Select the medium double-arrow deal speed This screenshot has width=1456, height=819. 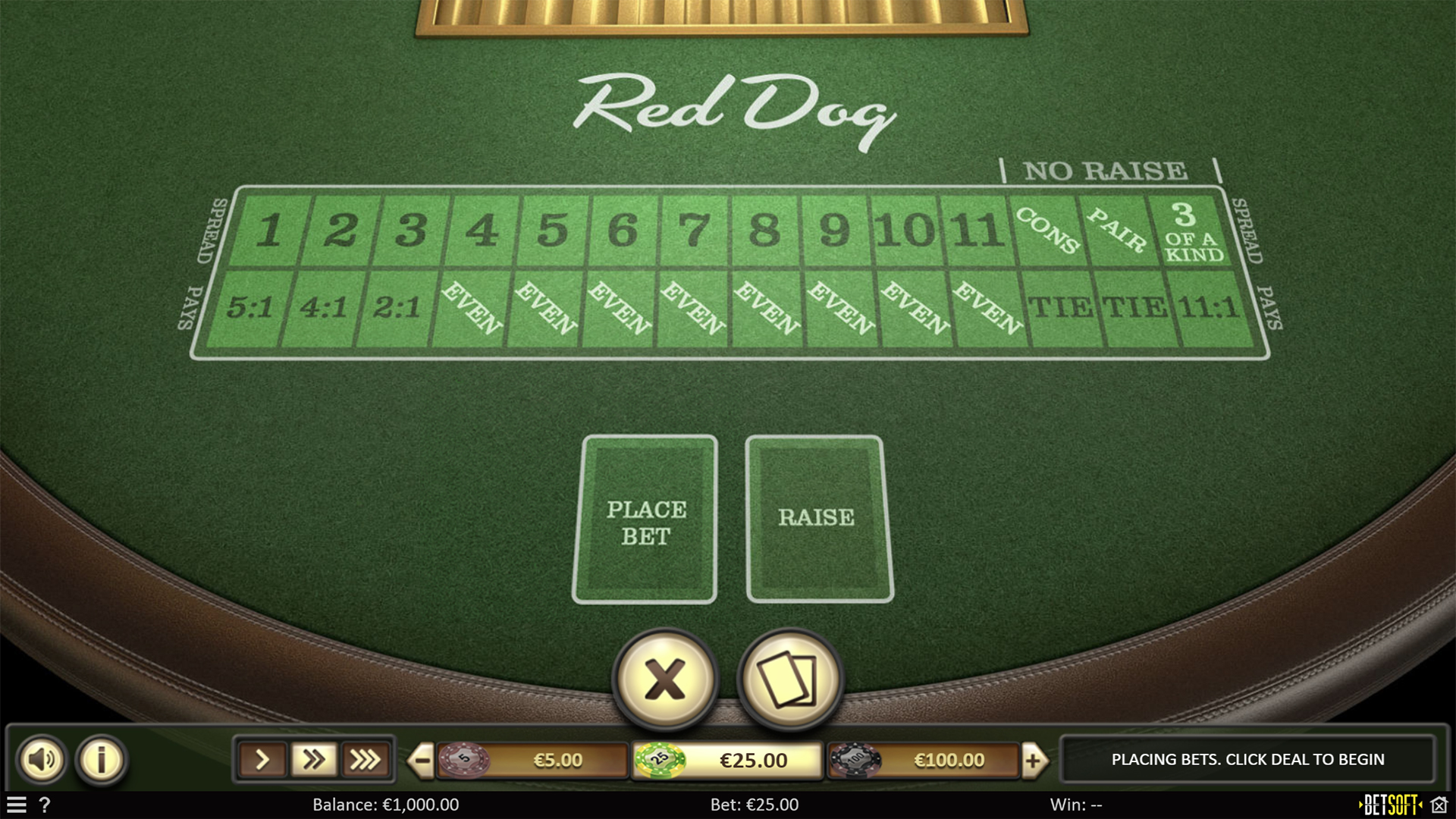click(x=312, y=758)
